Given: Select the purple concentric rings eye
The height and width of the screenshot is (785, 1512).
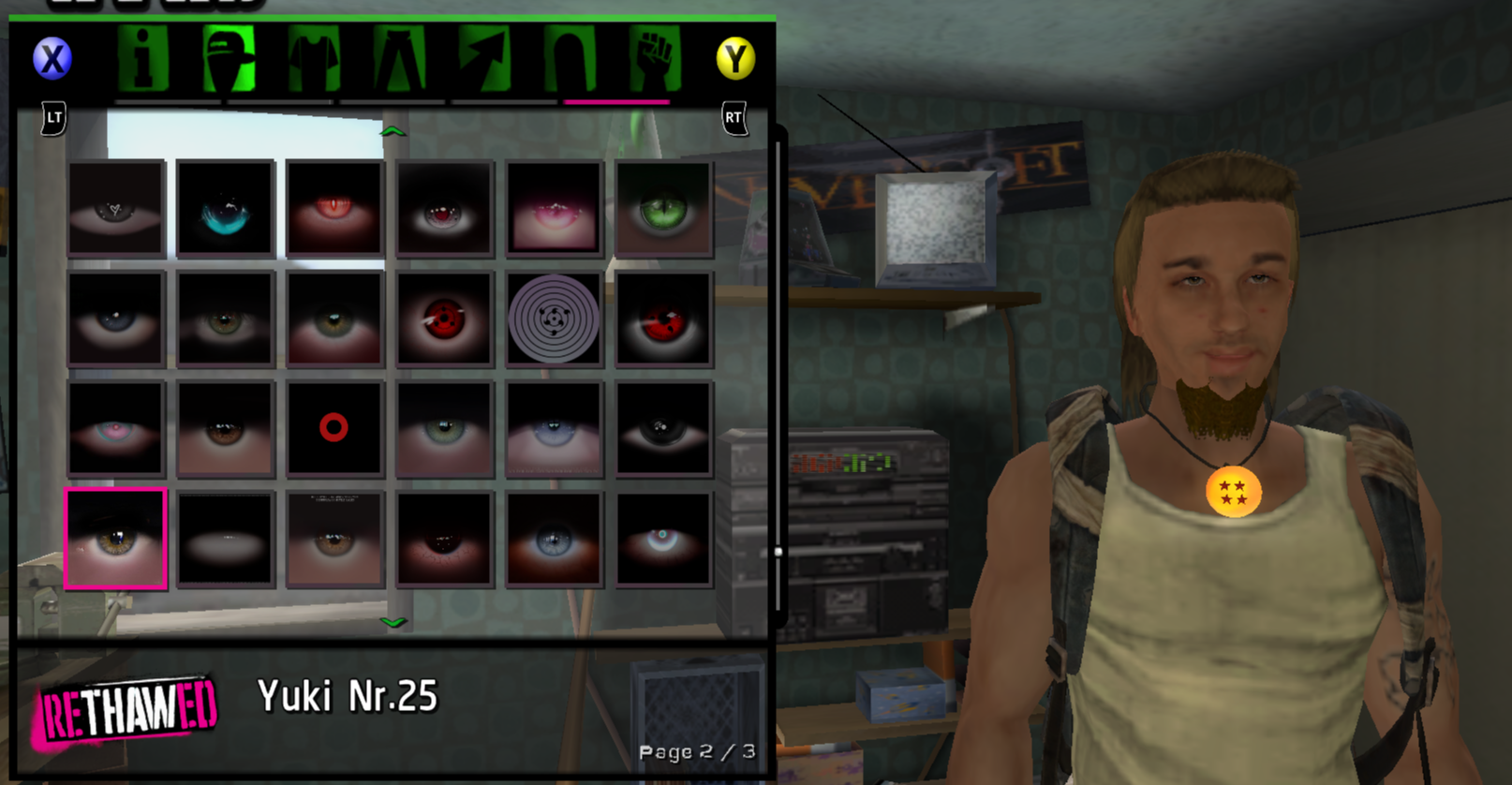Looking at the screenshot, I should (x=554, y=318).
